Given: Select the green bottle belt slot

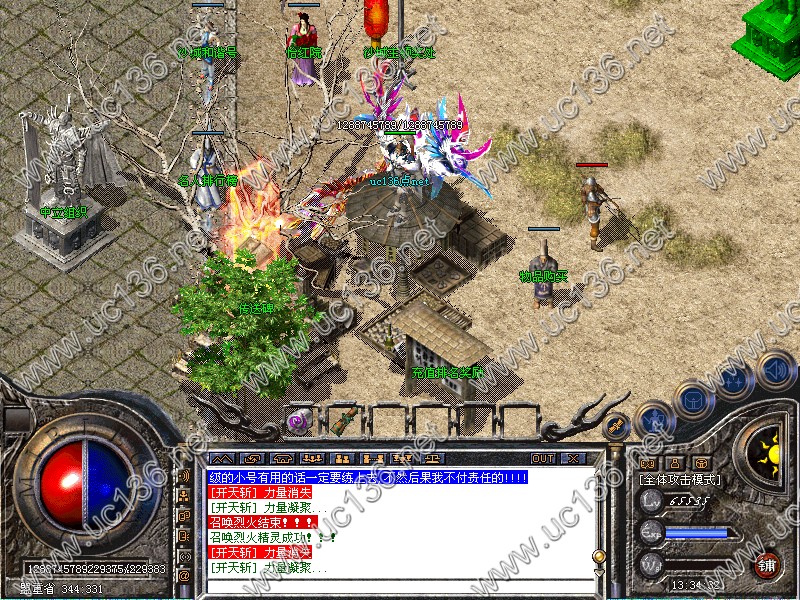Looking at the screenshot, I should tap(344, 421).
